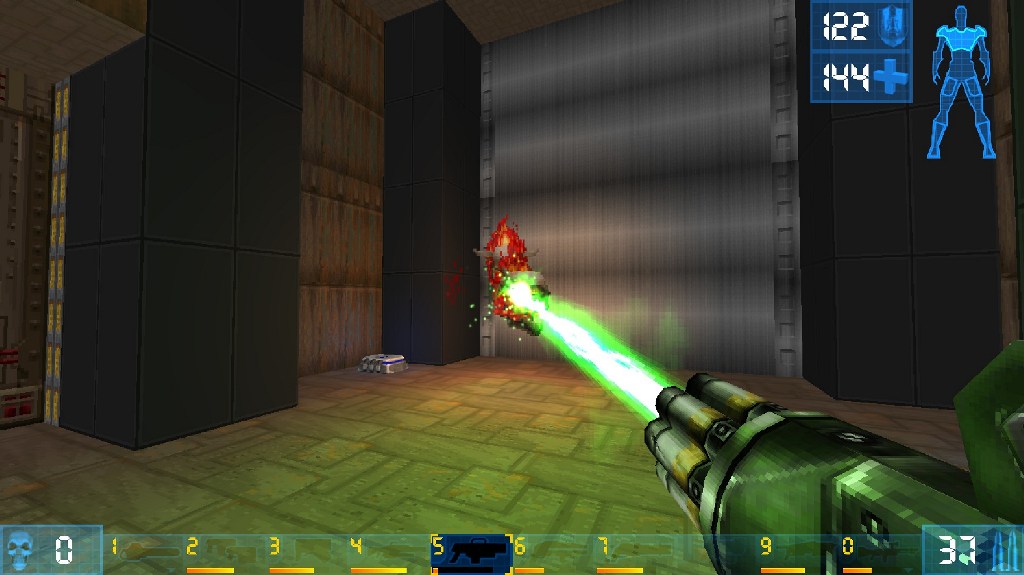
Task: Click the blue body armor figure icon
Action: [x=964, y=82]
